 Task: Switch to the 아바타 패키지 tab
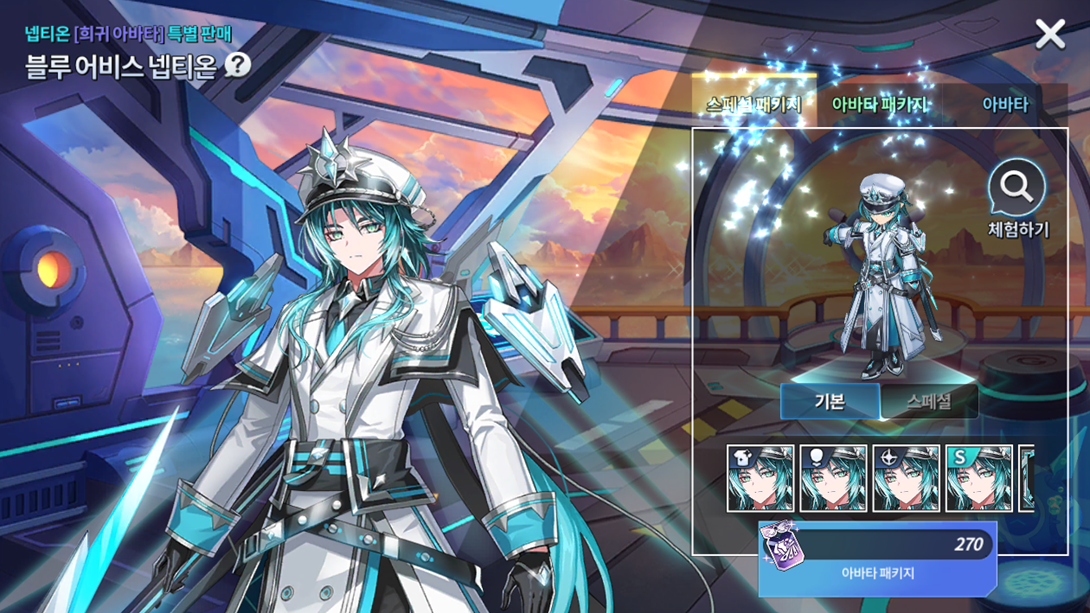pos(879,105)
